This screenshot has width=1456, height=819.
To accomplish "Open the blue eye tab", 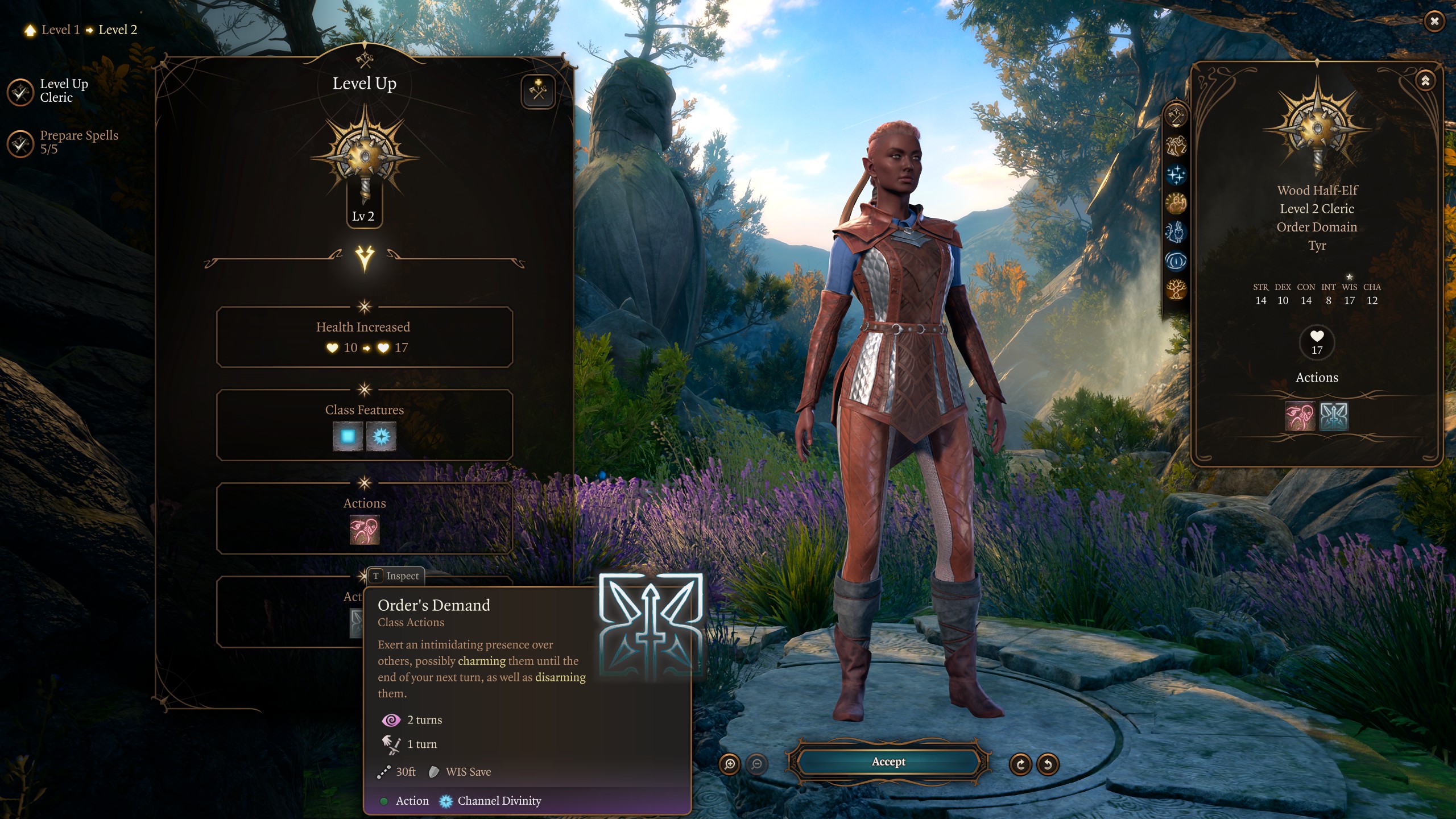I will pos(1176,261).
